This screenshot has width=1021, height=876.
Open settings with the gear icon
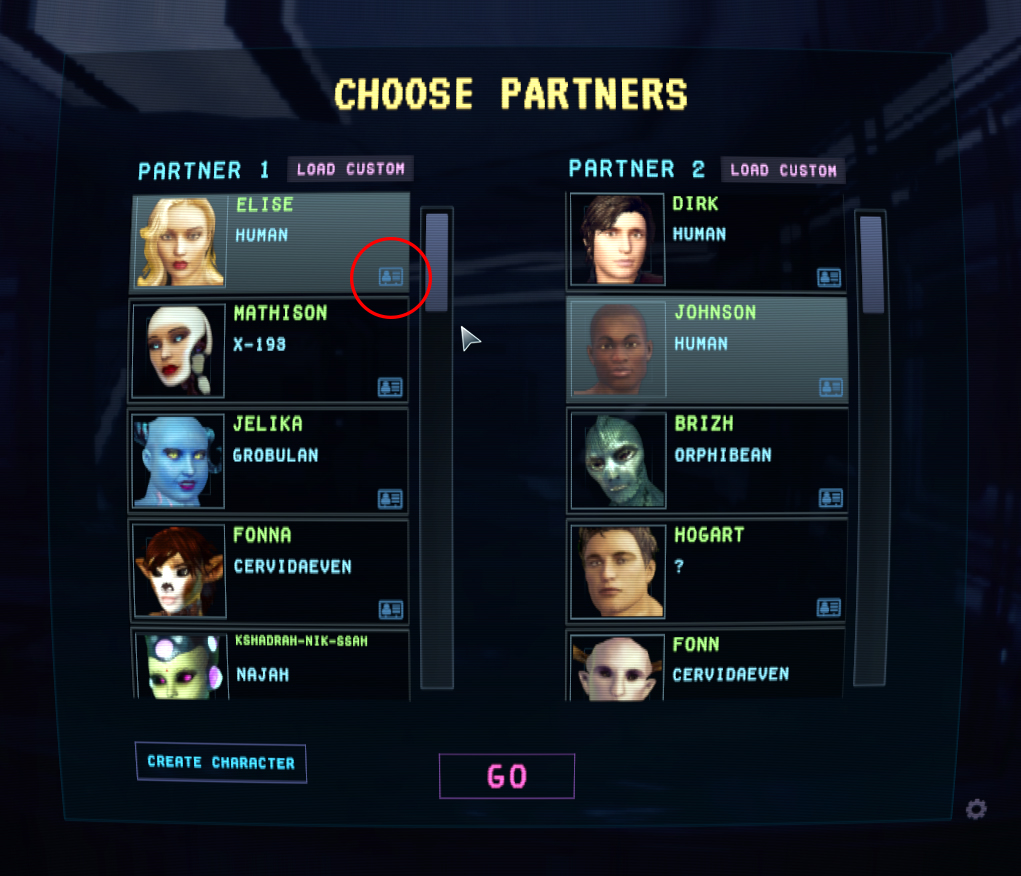976,809
